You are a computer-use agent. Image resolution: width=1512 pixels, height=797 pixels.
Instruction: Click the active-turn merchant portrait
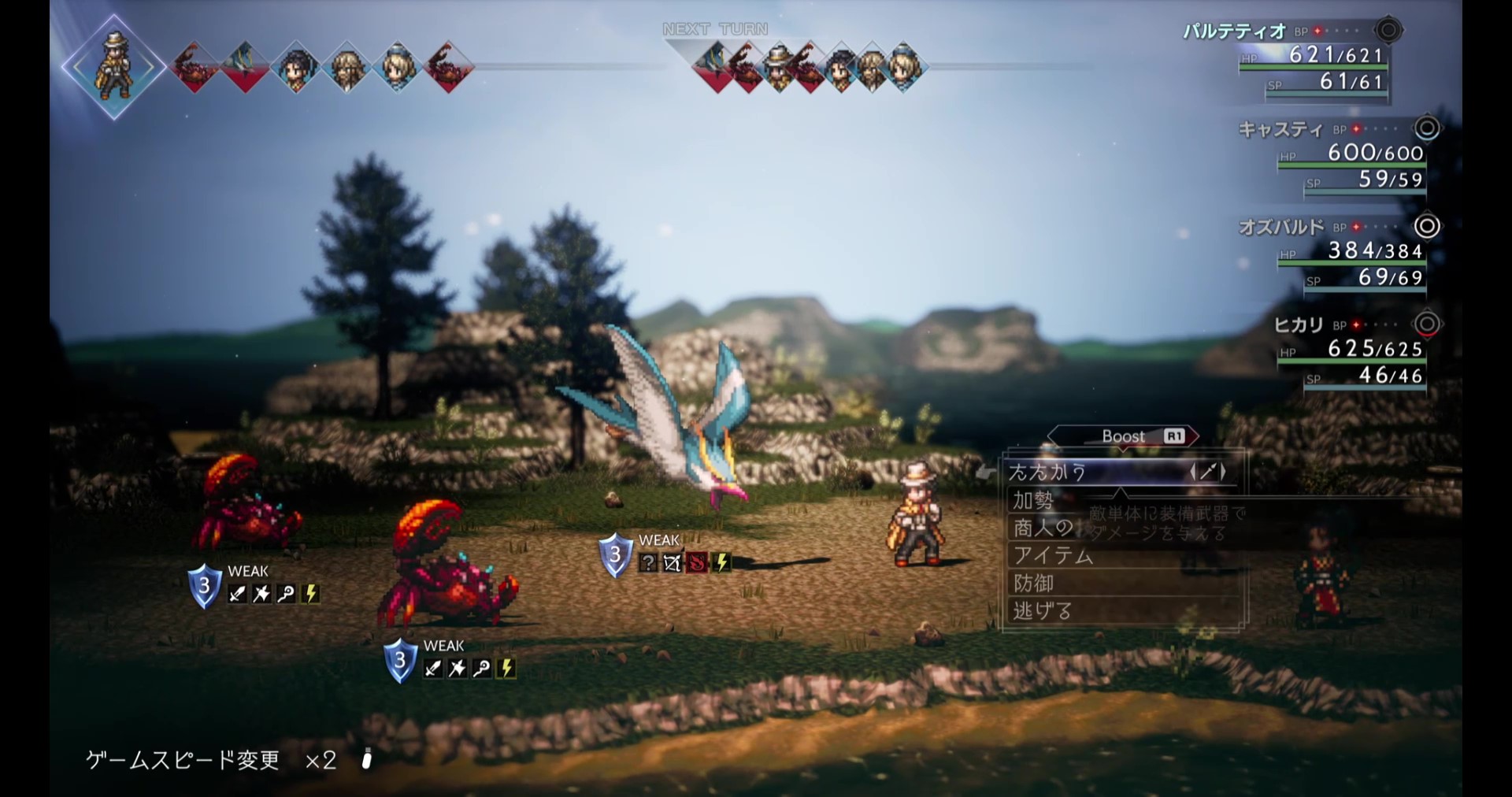pyautogui.click(x=114, y=66)
